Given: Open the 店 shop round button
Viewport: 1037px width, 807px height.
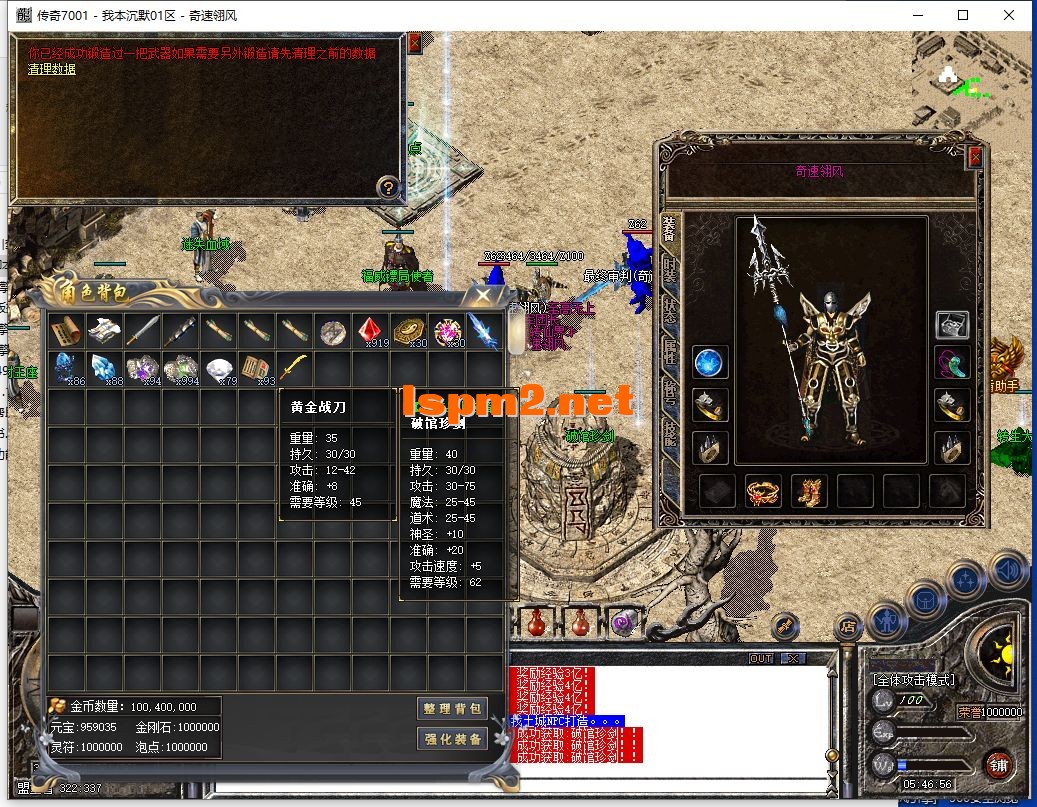Looking at the screenshot, I should 848,628.
